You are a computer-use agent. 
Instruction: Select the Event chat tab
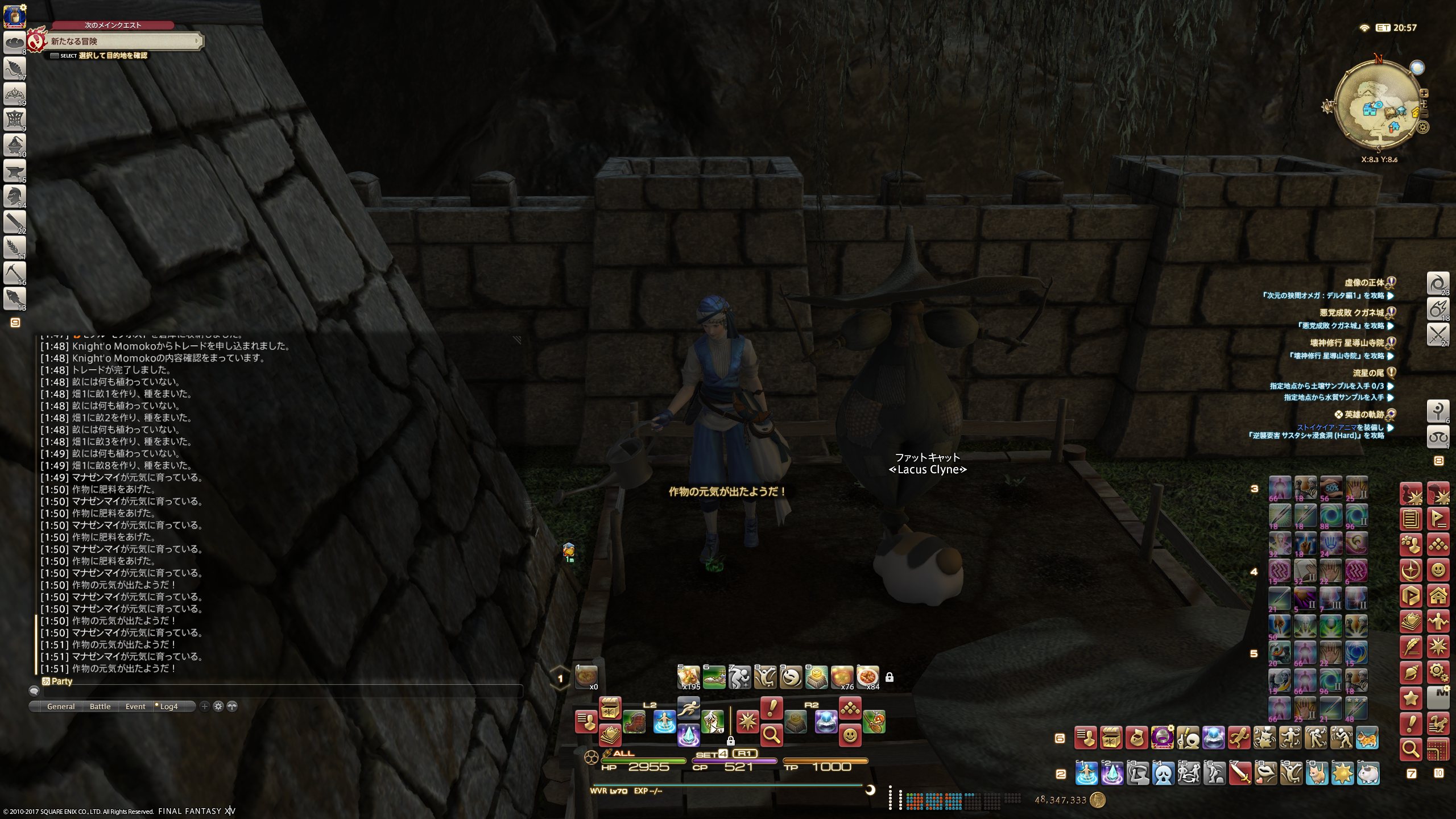(x=135, y=706)
